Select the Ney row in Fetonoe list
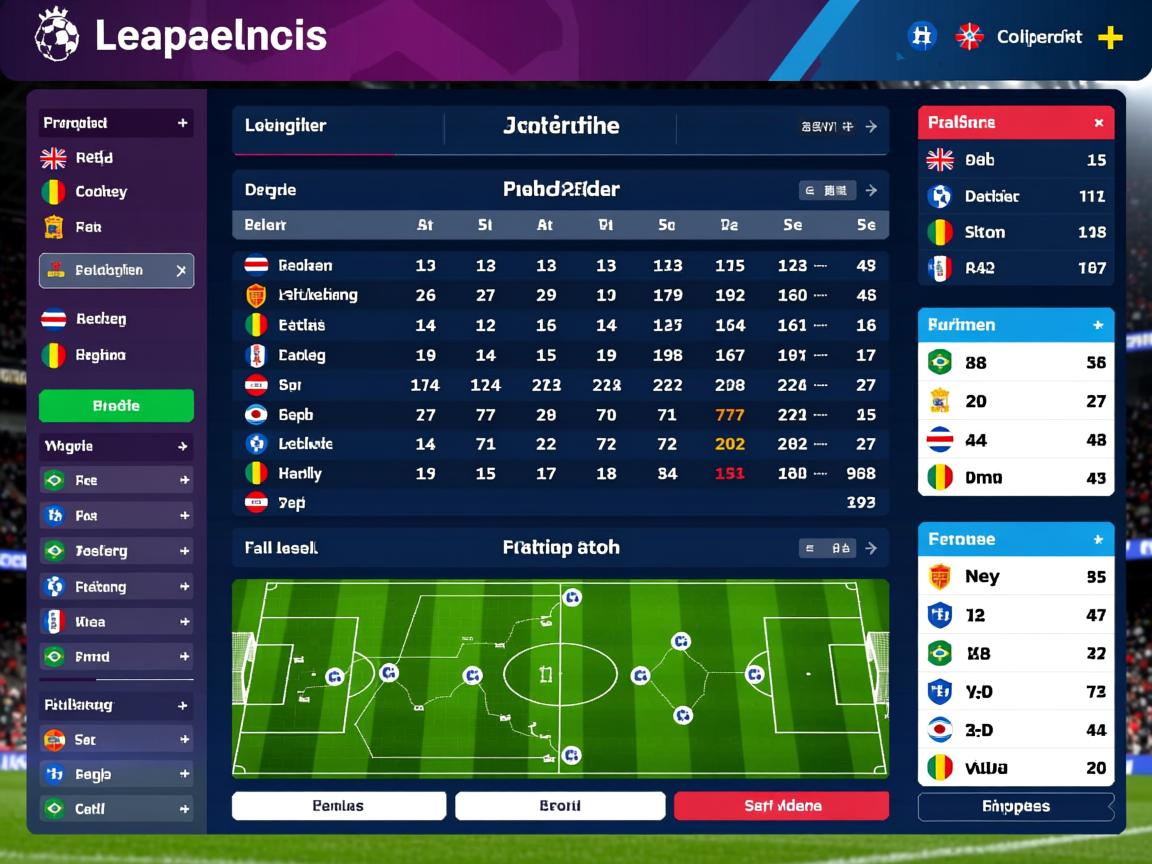Image resolution: width=1152 pixels, height=864 pixels. [x=1015, y=577]
